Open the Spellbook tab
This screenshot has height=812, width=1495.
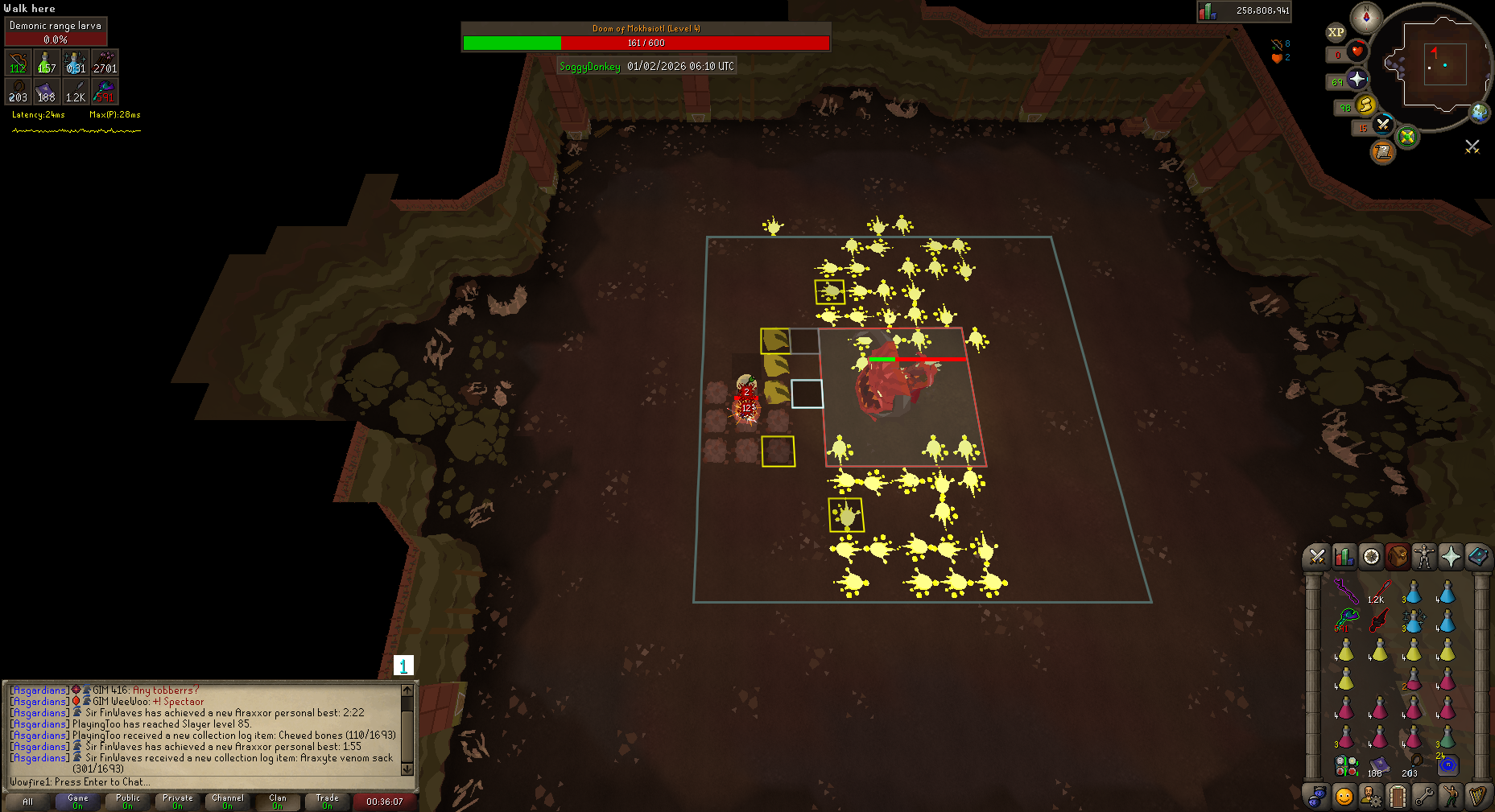tap(1477, 556)
